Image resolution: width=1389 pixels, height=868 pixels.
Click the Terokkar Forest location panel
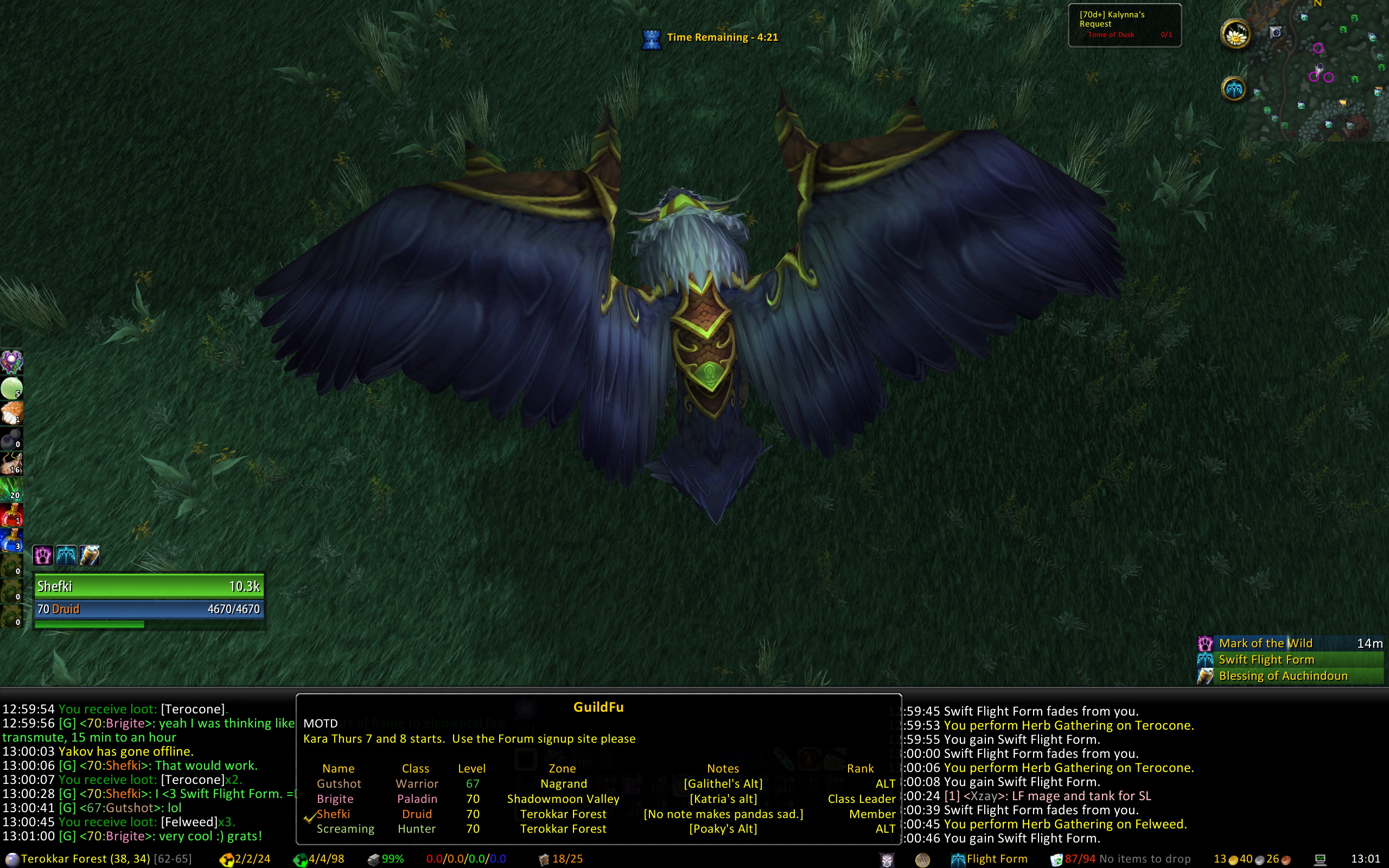click(x=85, y=859)
